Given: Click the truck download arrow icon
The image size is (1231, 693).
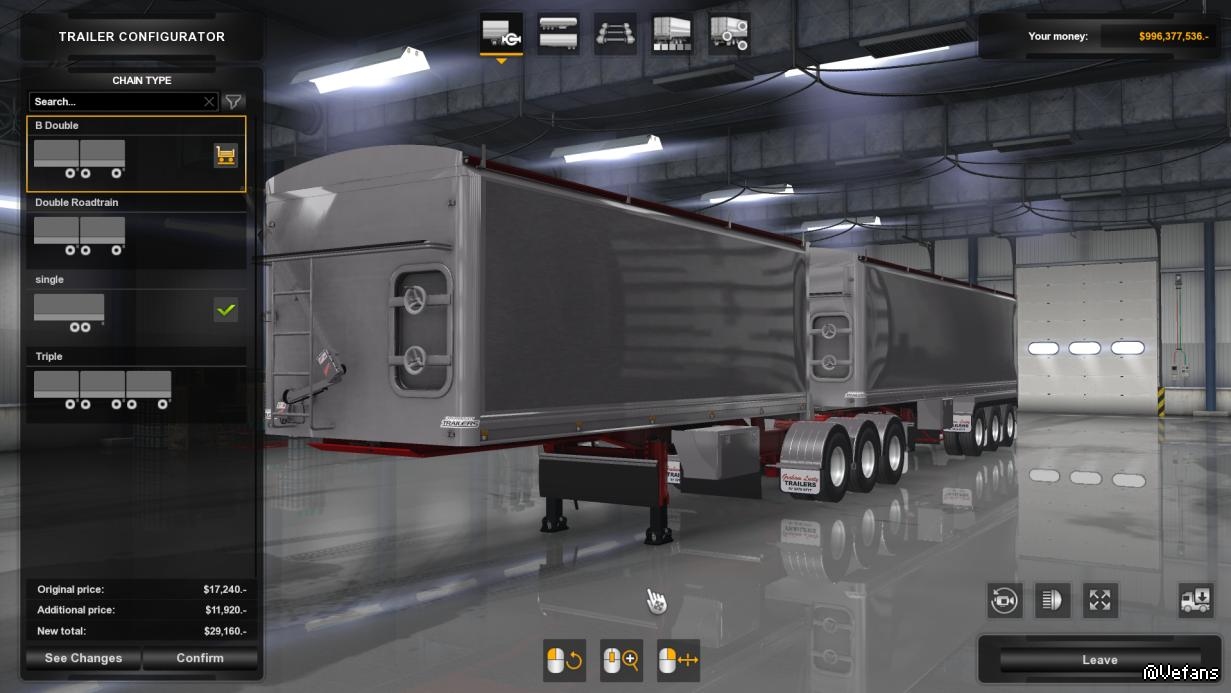Looking at the screenshot, I should (1196, 600).
